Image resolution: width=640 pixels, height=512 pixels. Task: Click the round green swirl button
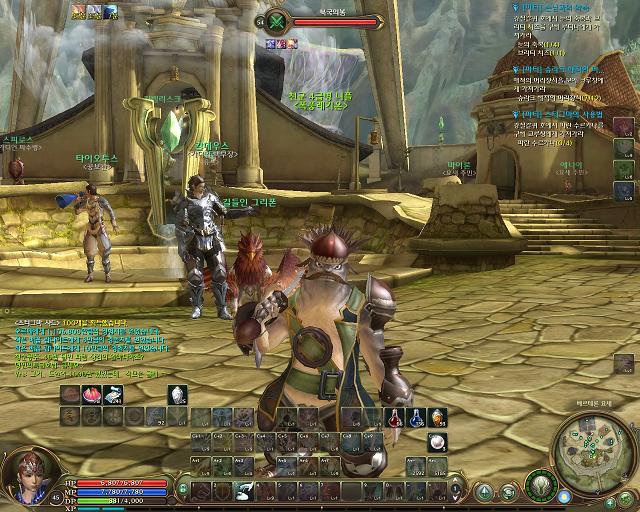[x=509, y=492]
